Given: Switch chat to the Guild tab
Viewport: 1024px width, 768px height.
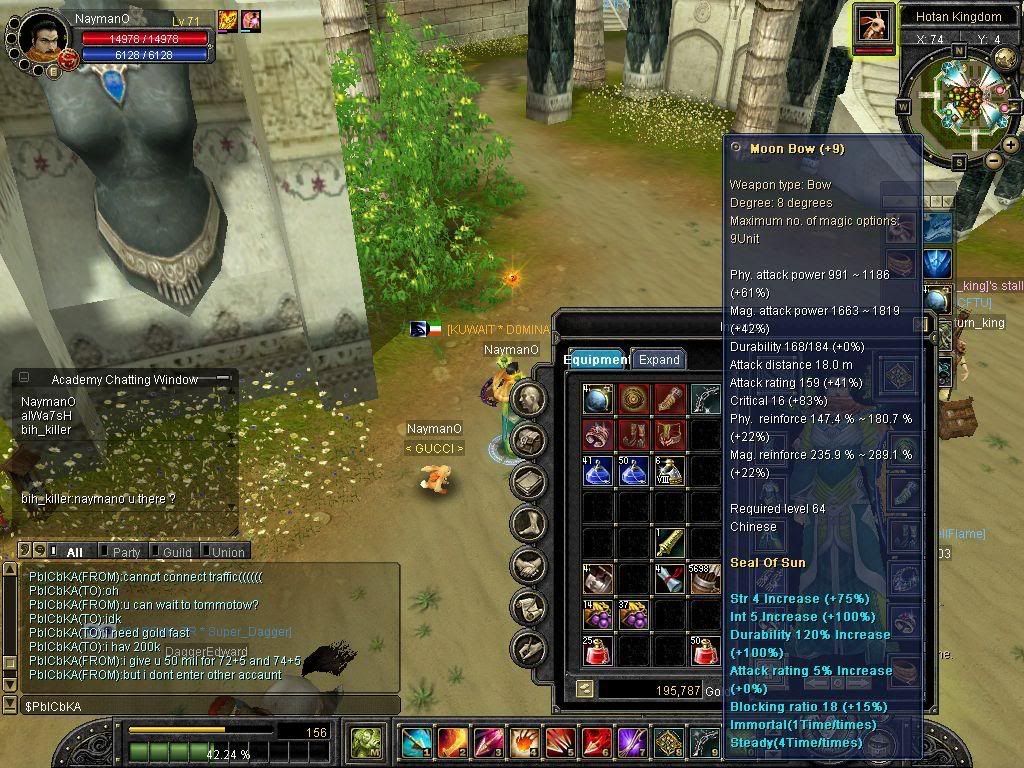Looking at the screenshot, I should 177,552.
